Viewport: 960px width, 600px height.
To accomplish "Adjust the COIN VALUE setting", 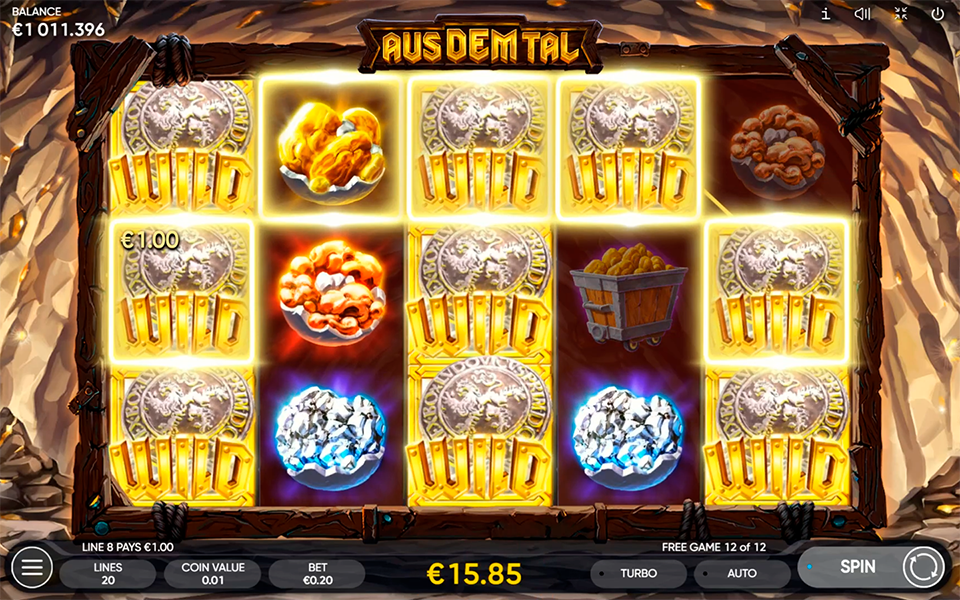I will click(x=212, y=573).
